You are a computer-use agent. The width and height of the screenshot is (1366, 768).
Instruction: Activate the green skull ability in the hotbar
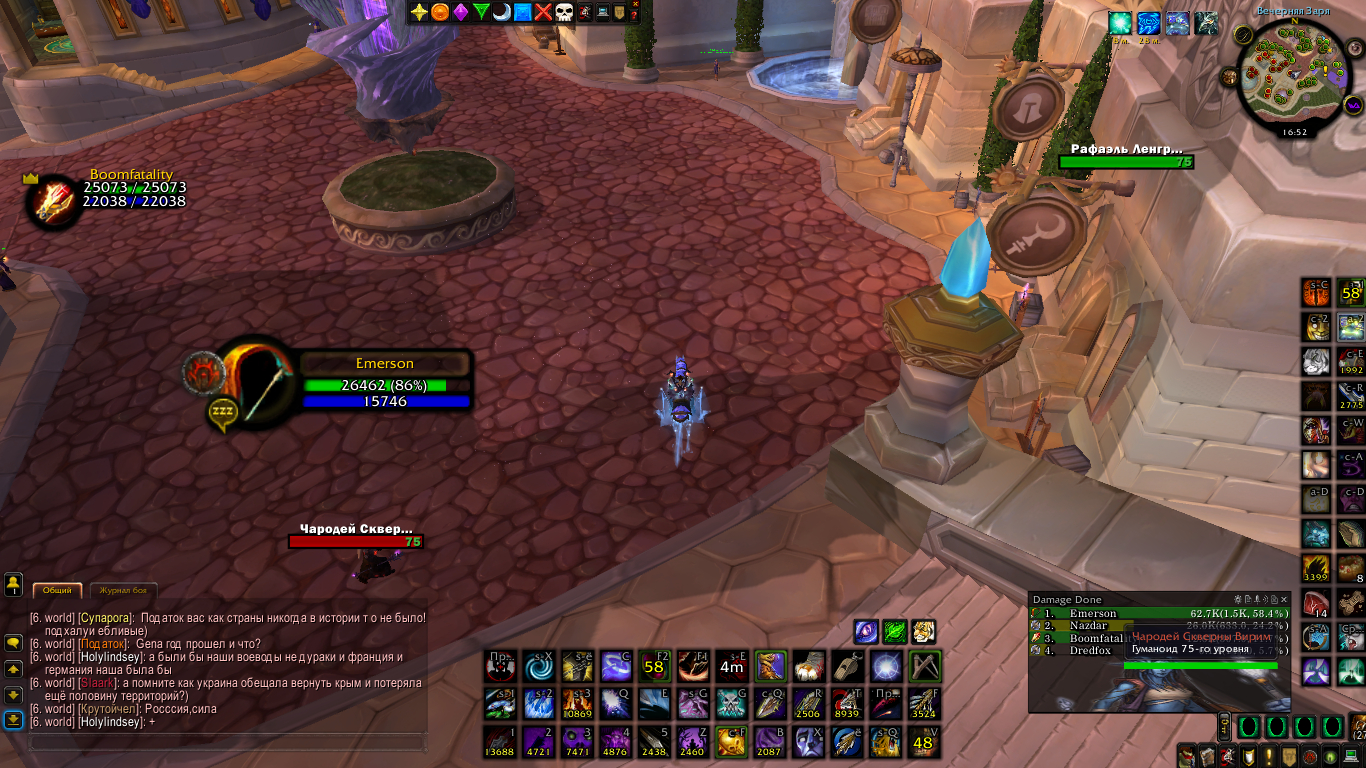(733, 703)
